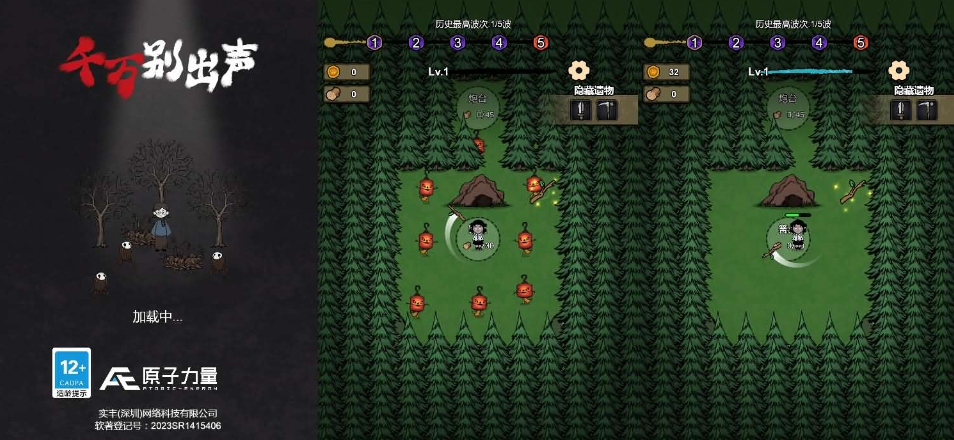Select the scythe relic in the 32-coin view

pos(927,110)
